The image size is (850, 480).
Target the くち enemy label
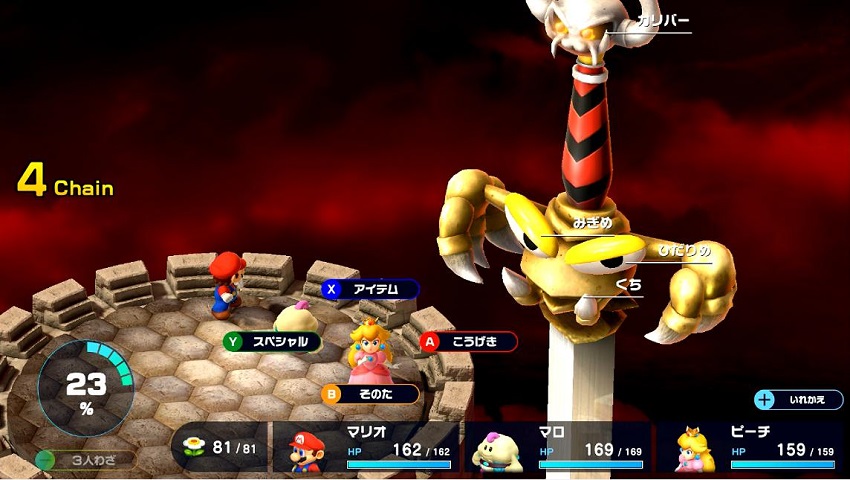pos(629,285)
